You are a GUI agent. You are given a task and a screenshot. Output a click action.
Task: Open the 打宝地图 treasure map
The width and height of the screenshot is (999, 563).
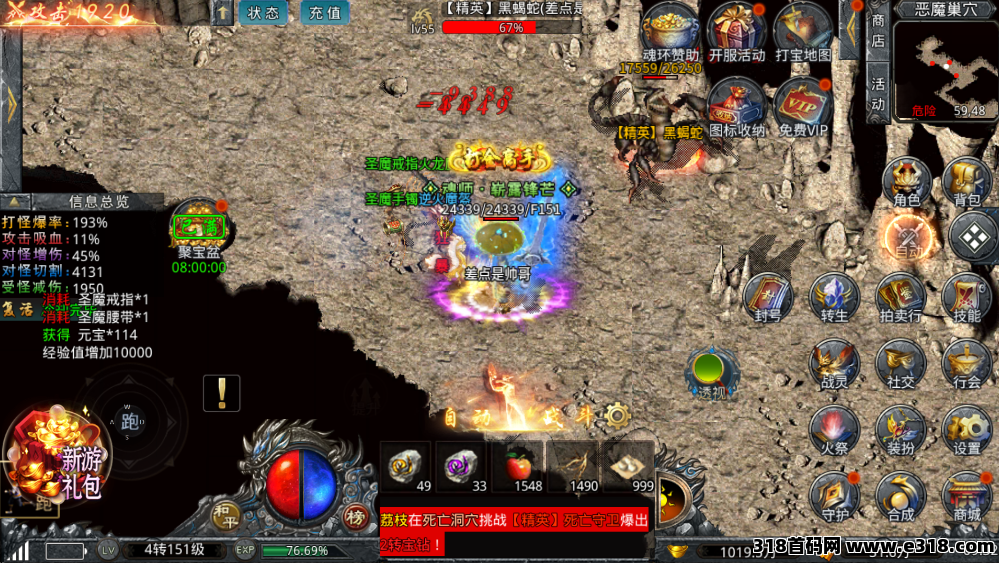click(802, 32)
